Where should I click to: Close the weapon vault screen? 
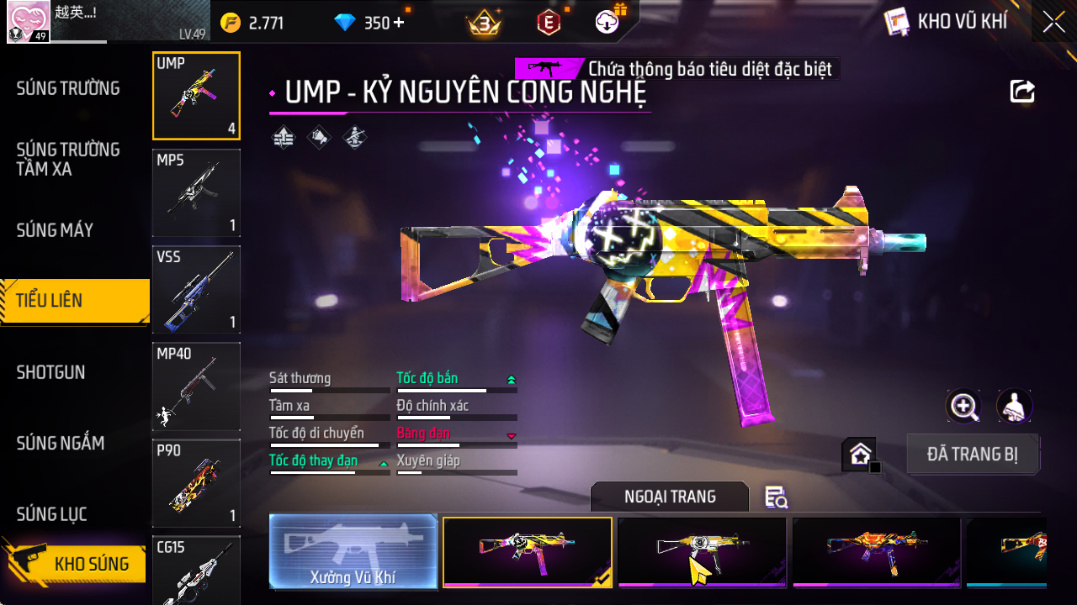(x=1054, y=22)
